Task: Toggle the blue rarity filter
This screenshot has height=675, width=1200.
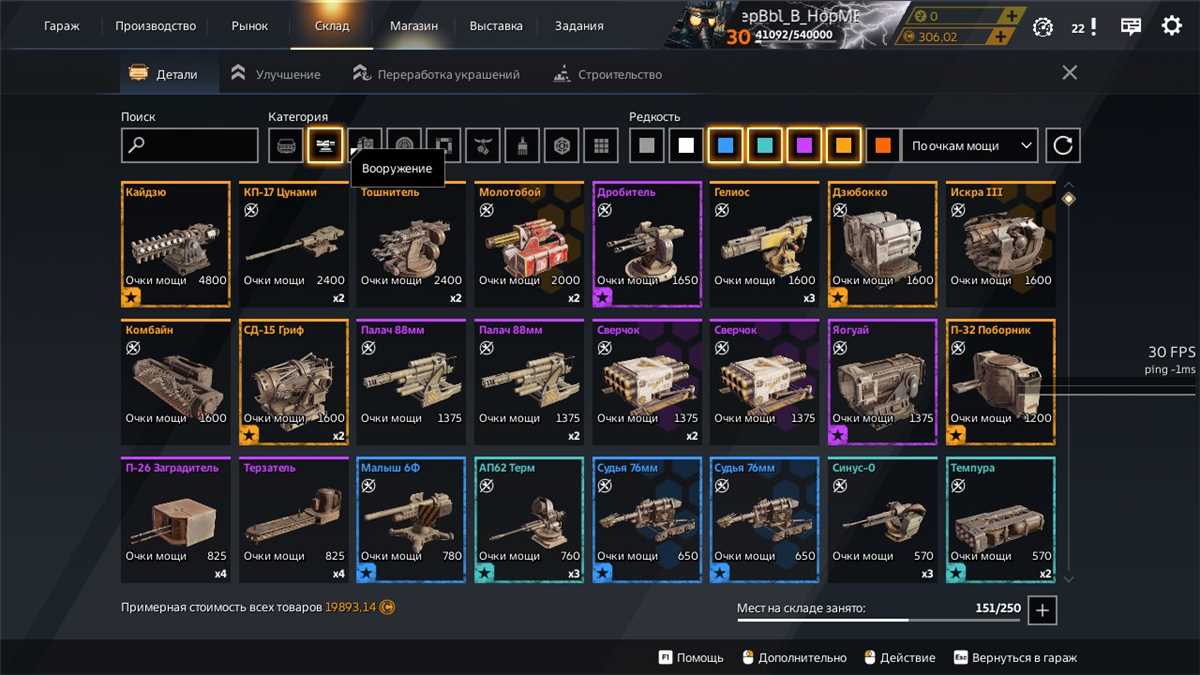Action: click(x=725, y=146)
